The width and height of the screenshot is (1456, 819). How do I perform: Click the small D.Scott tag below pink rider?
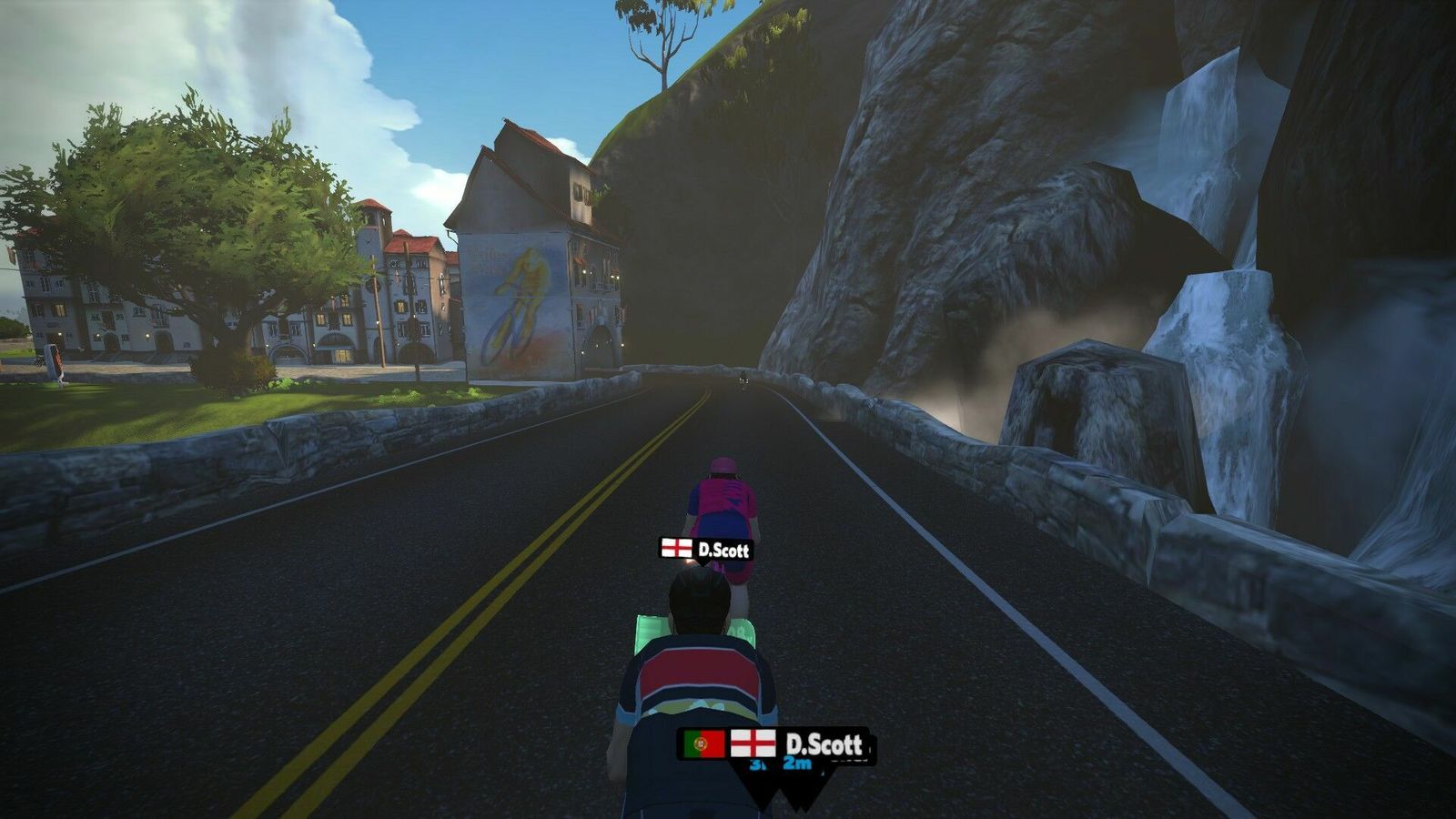pyautogui.click(x=706, y=549)
